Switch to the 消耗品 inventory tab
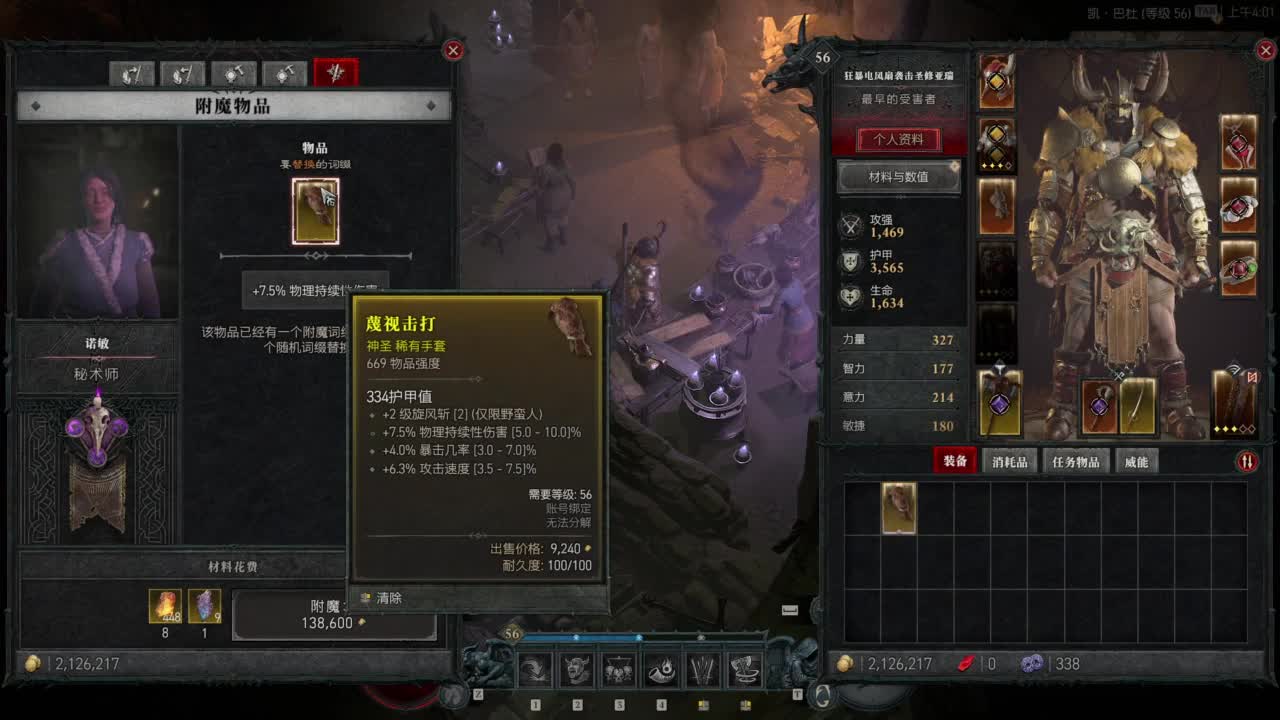 point(1008,461)
